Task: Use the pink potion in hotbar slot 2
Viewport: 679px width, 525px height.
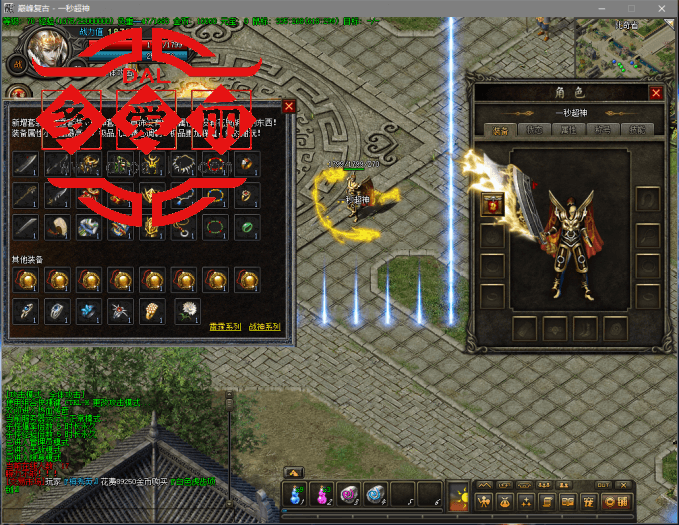Action: point(323,493)
